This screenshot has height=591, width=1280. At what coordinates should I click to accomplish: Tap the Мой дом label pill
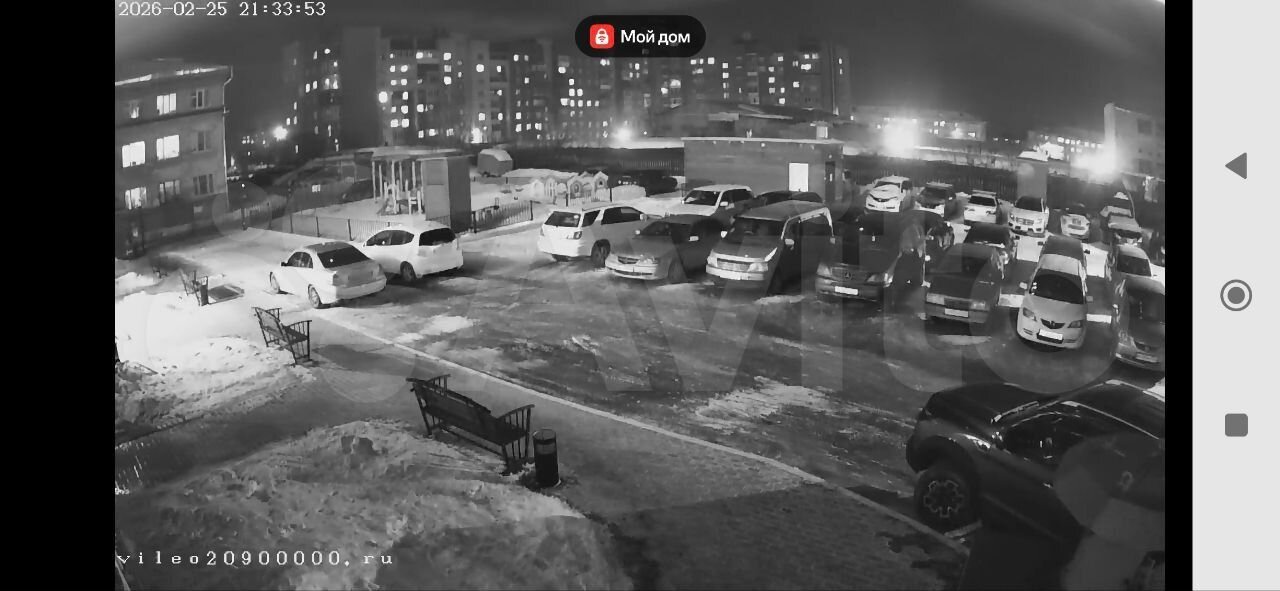pos(640,37)
